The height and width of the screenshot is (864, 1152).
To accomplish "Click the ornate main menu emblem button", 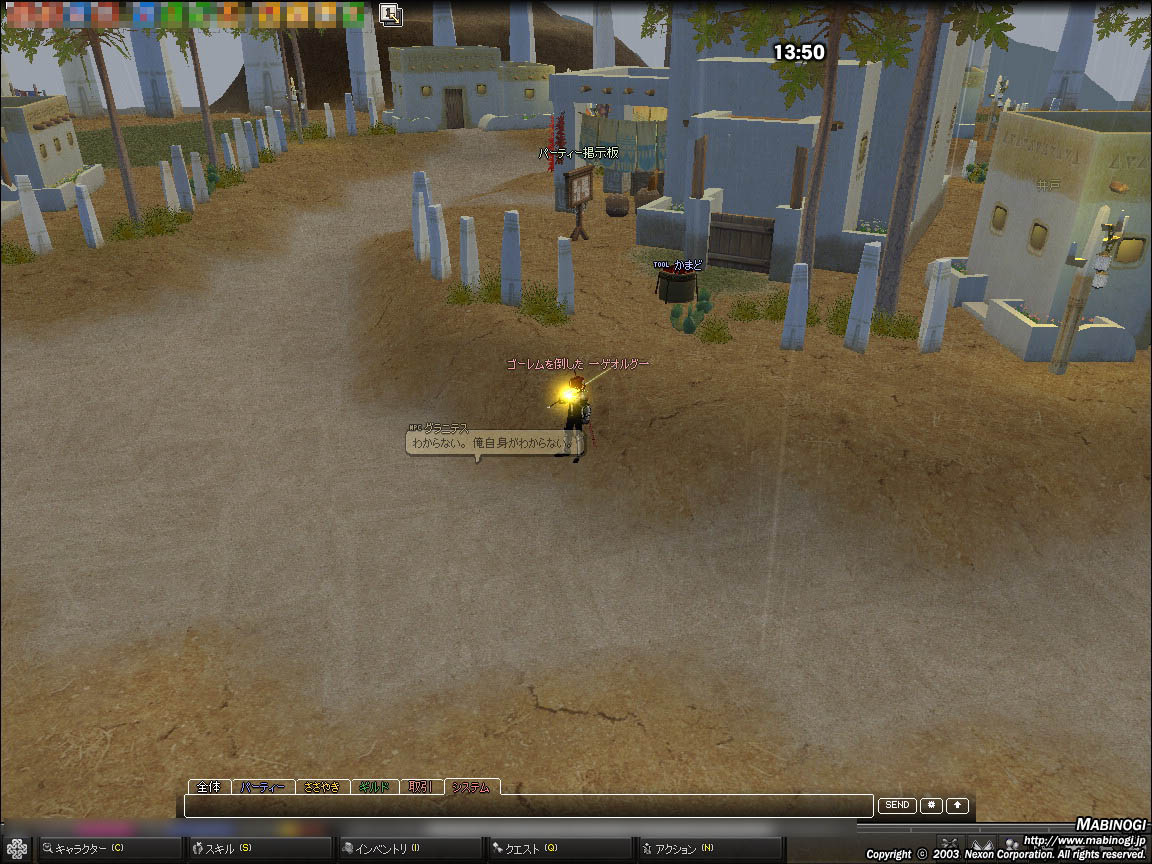I will 17,849.
